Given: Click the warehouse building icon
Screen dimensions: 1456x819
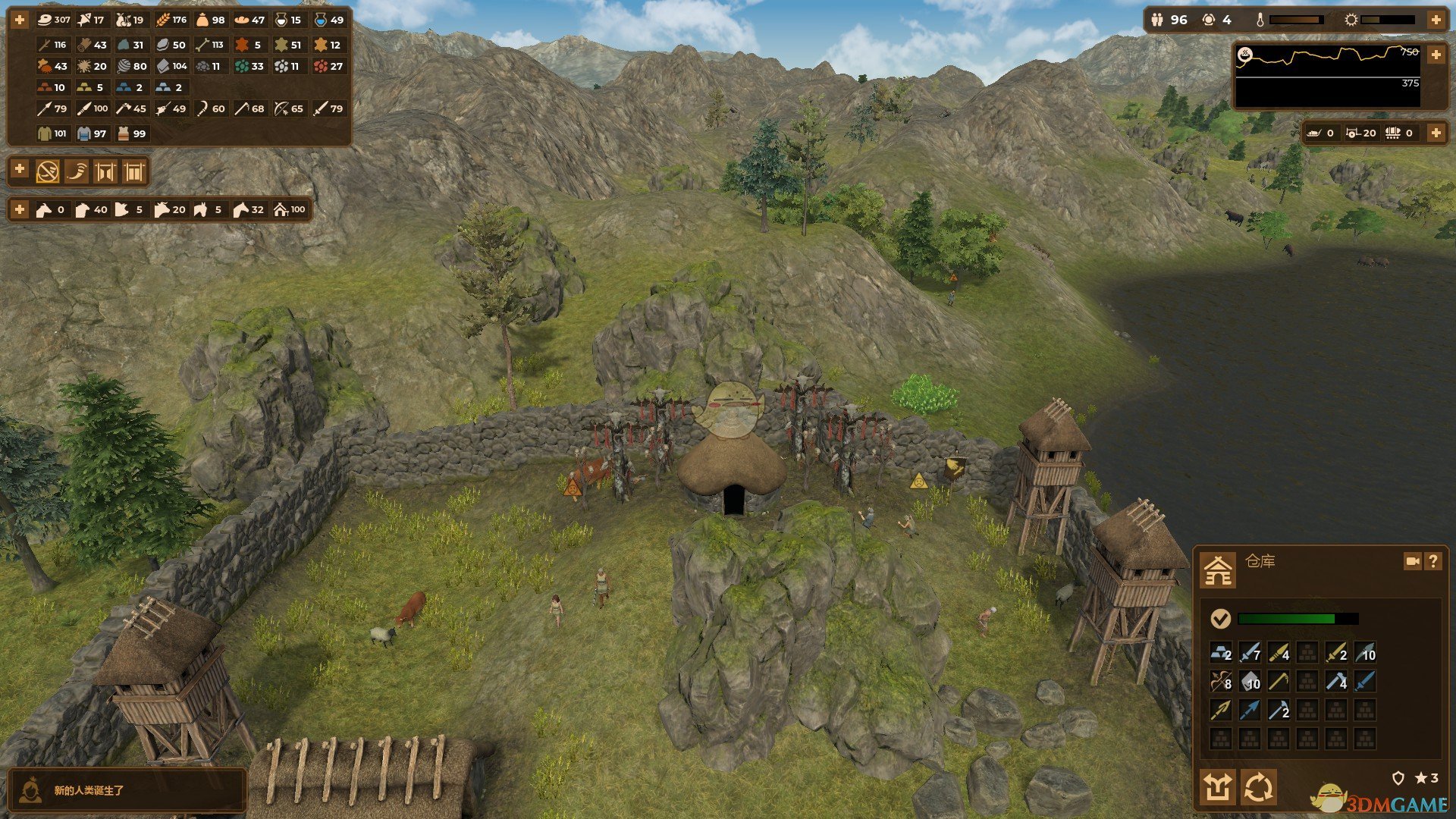Looking at the screenshot, I should [1218, 570].
